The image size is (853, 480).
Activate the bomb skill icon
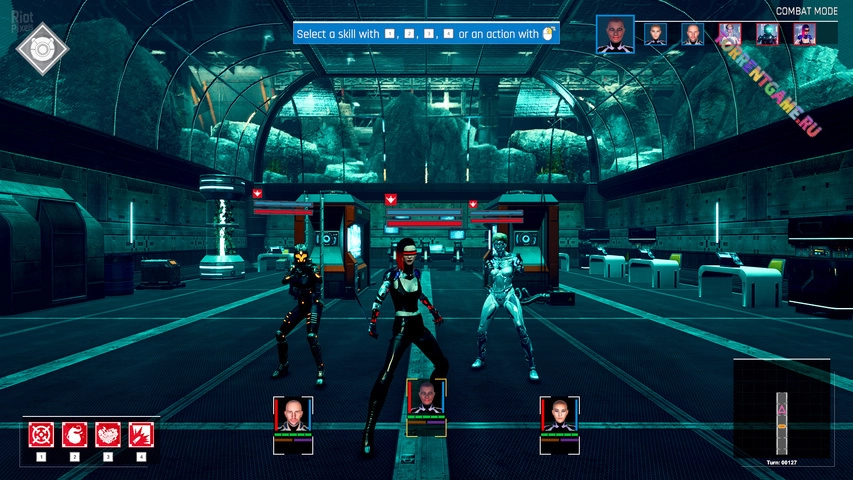point(75,435)
